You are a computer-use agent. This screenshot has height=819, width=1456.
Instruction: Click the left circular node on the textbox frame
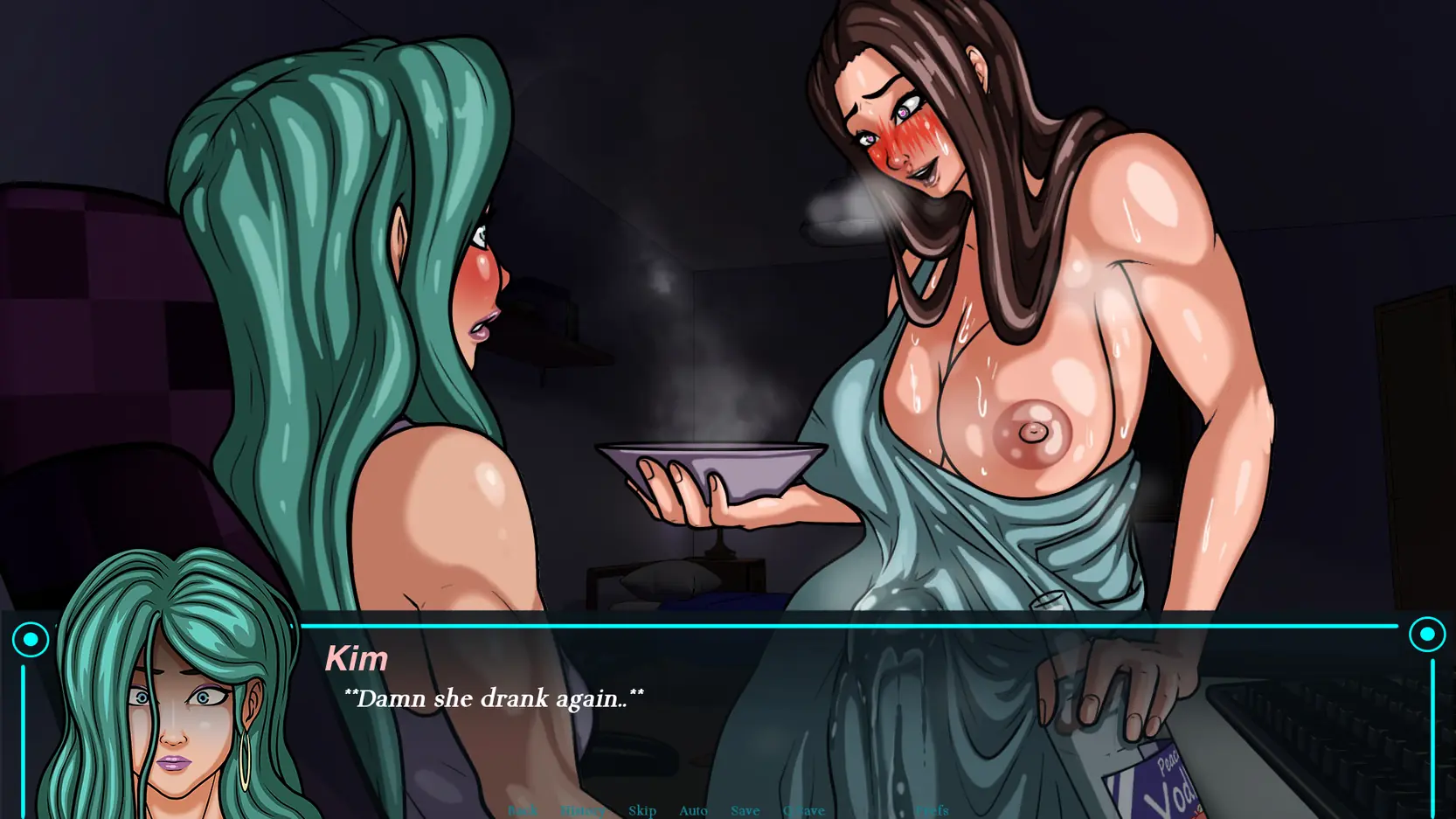tap(31, 638)
